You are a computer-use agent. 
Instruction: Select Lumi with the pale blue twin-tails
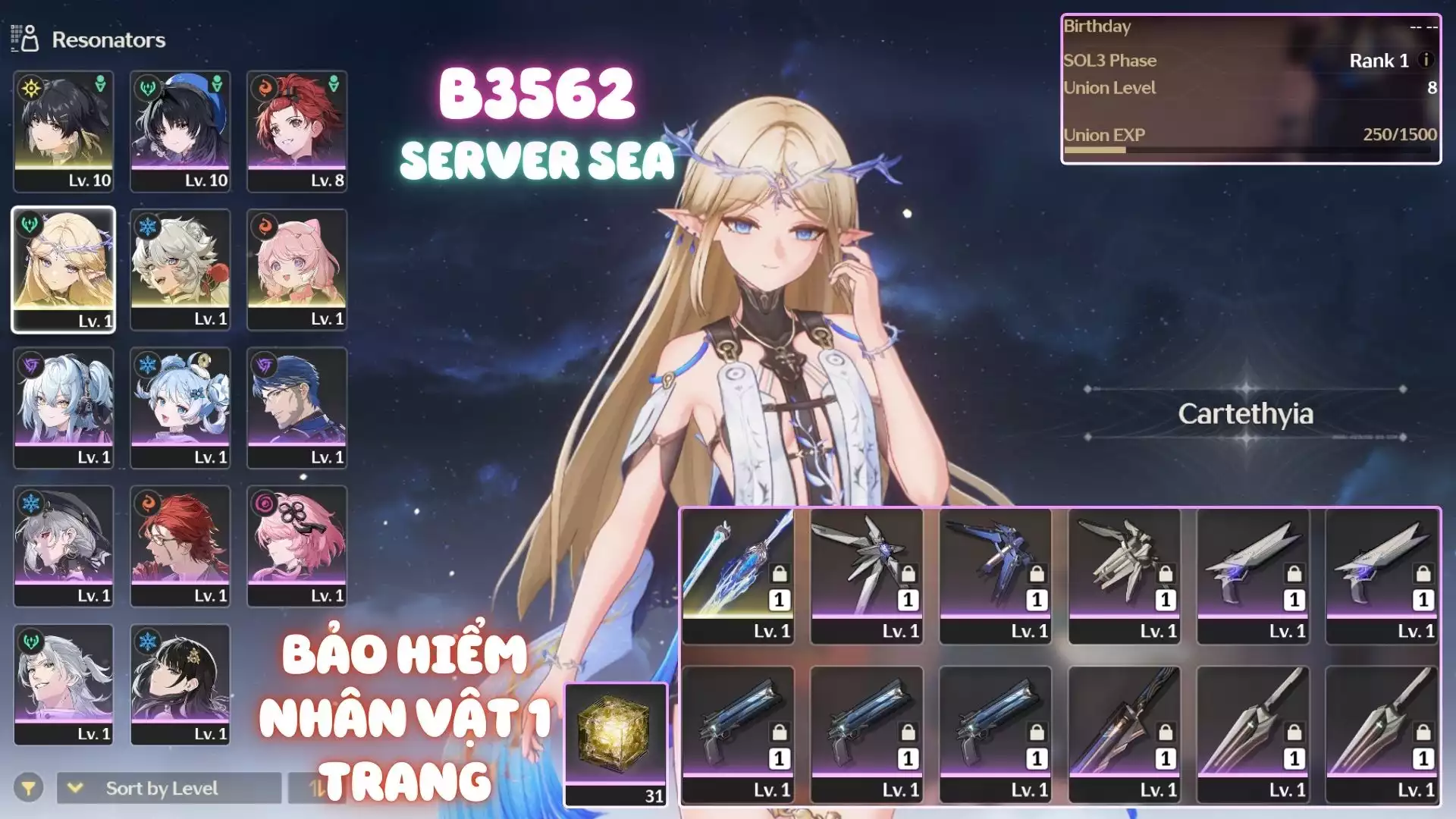pos(64,408)
